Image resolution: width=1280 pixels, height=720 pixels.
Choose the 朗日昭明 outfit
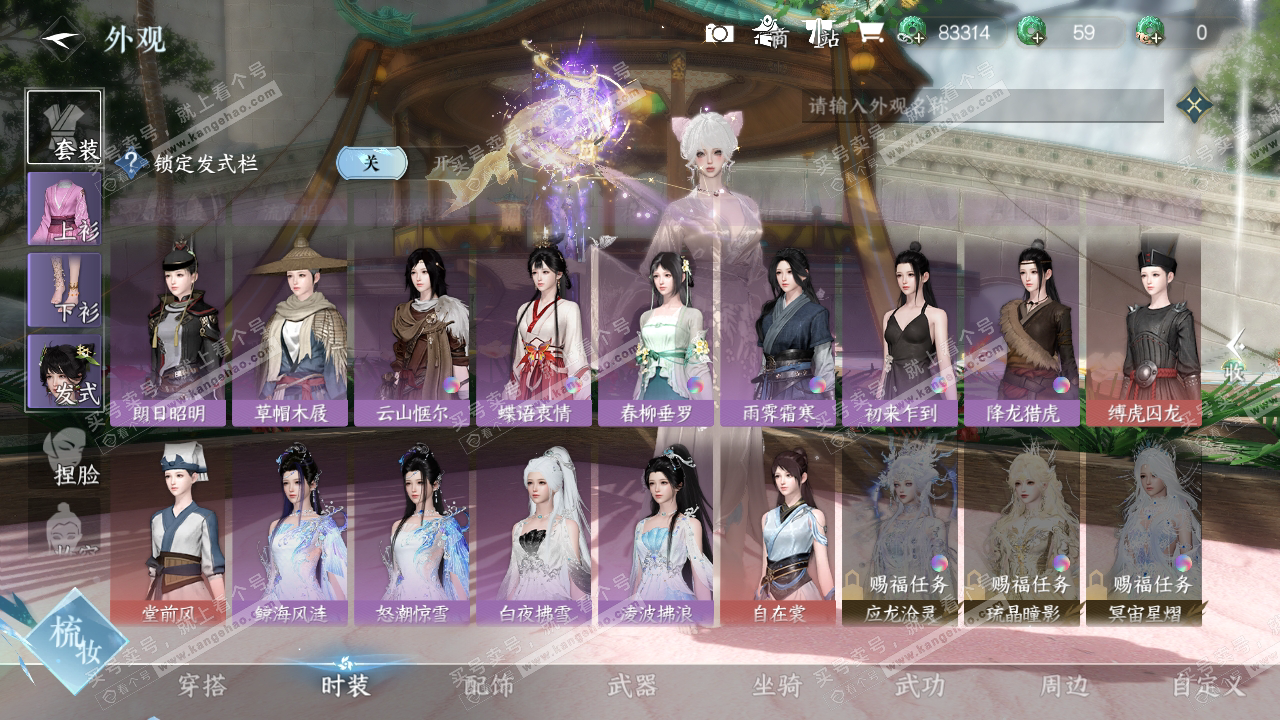point(169,332)
